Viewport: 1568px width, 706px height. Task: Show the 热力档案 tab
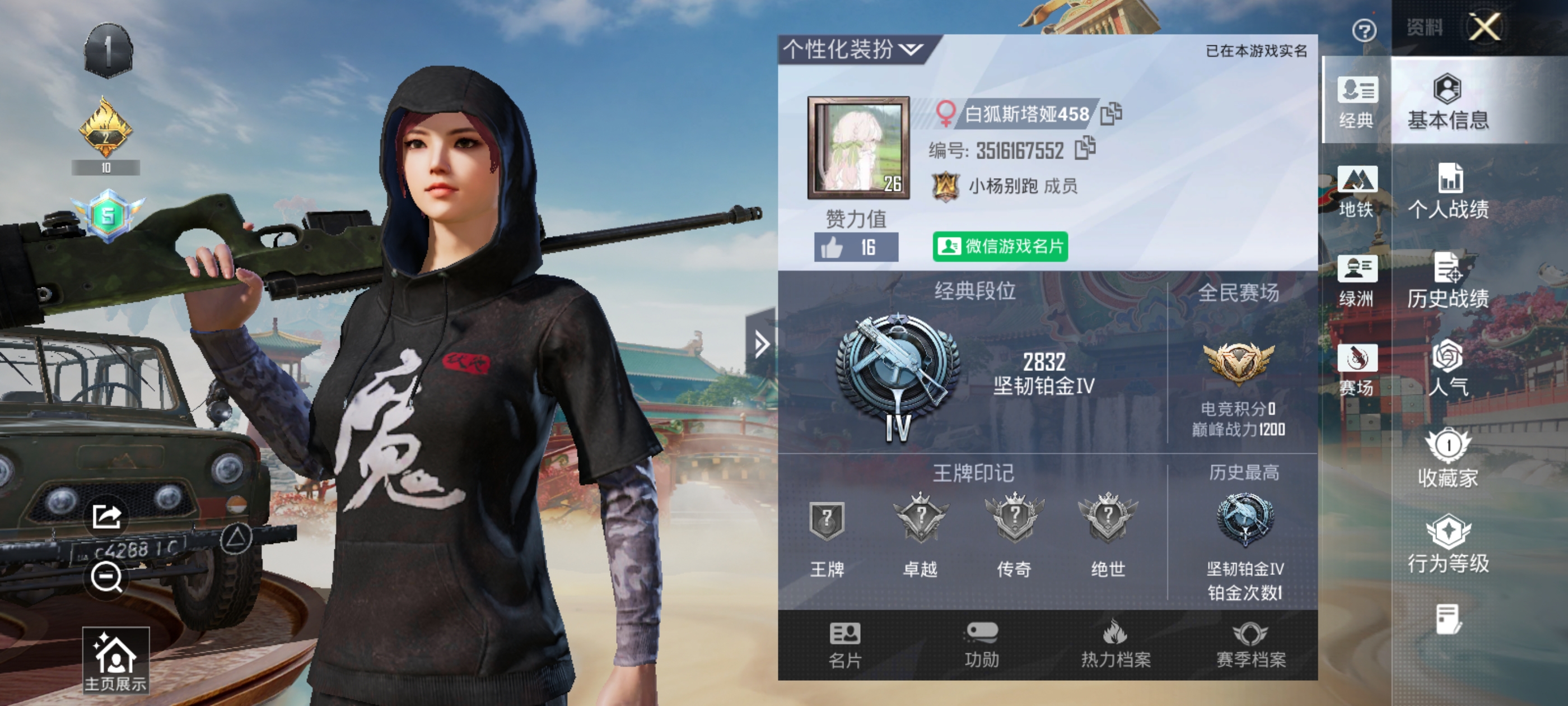pos(1115,645)
